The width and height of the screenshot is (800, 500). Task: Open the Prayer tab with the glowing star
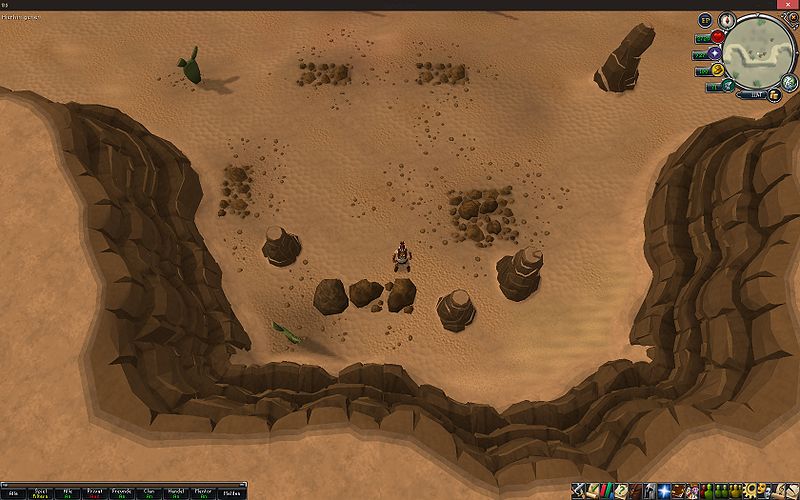click(x=664, y=490)
